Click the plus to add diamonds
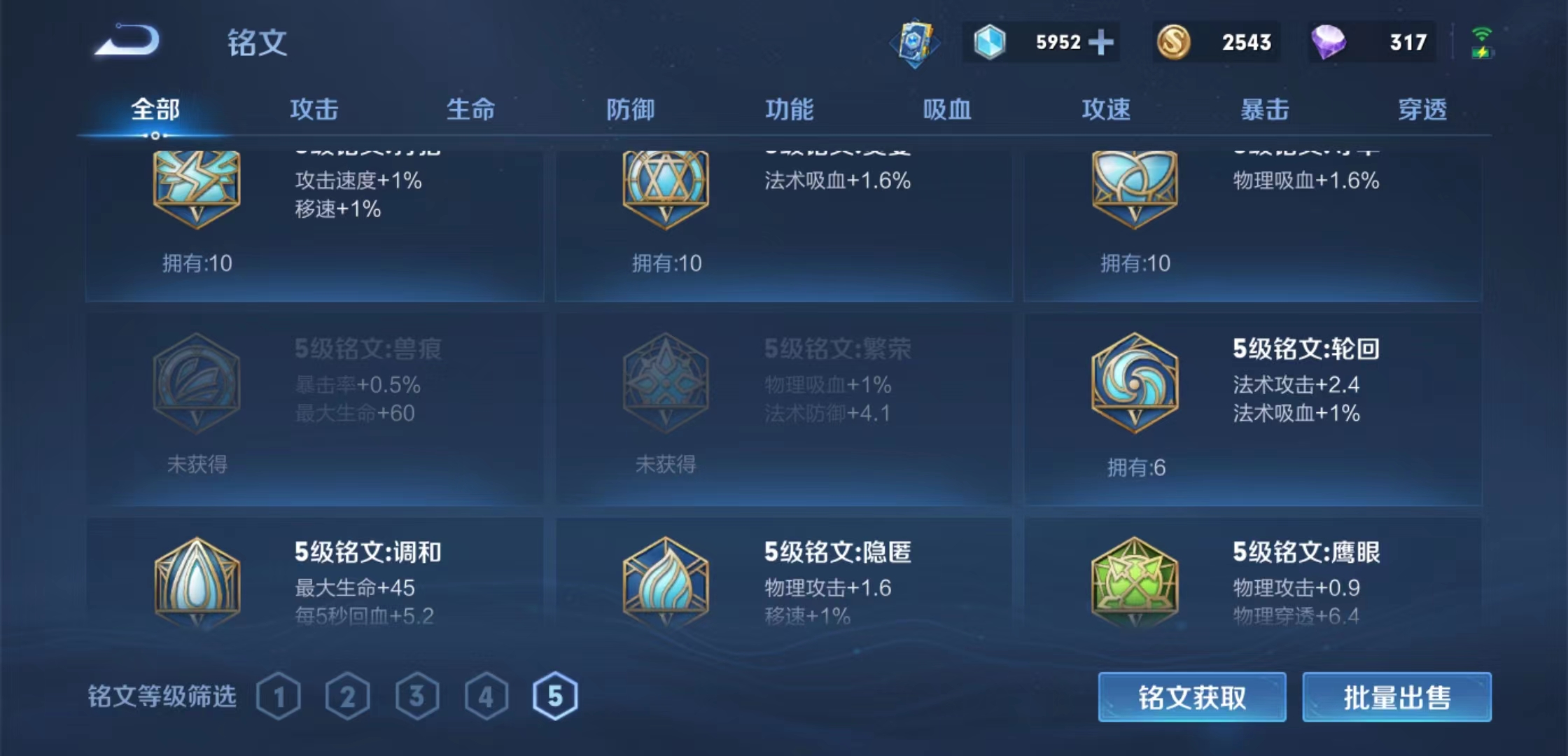 click(1101, 43)
